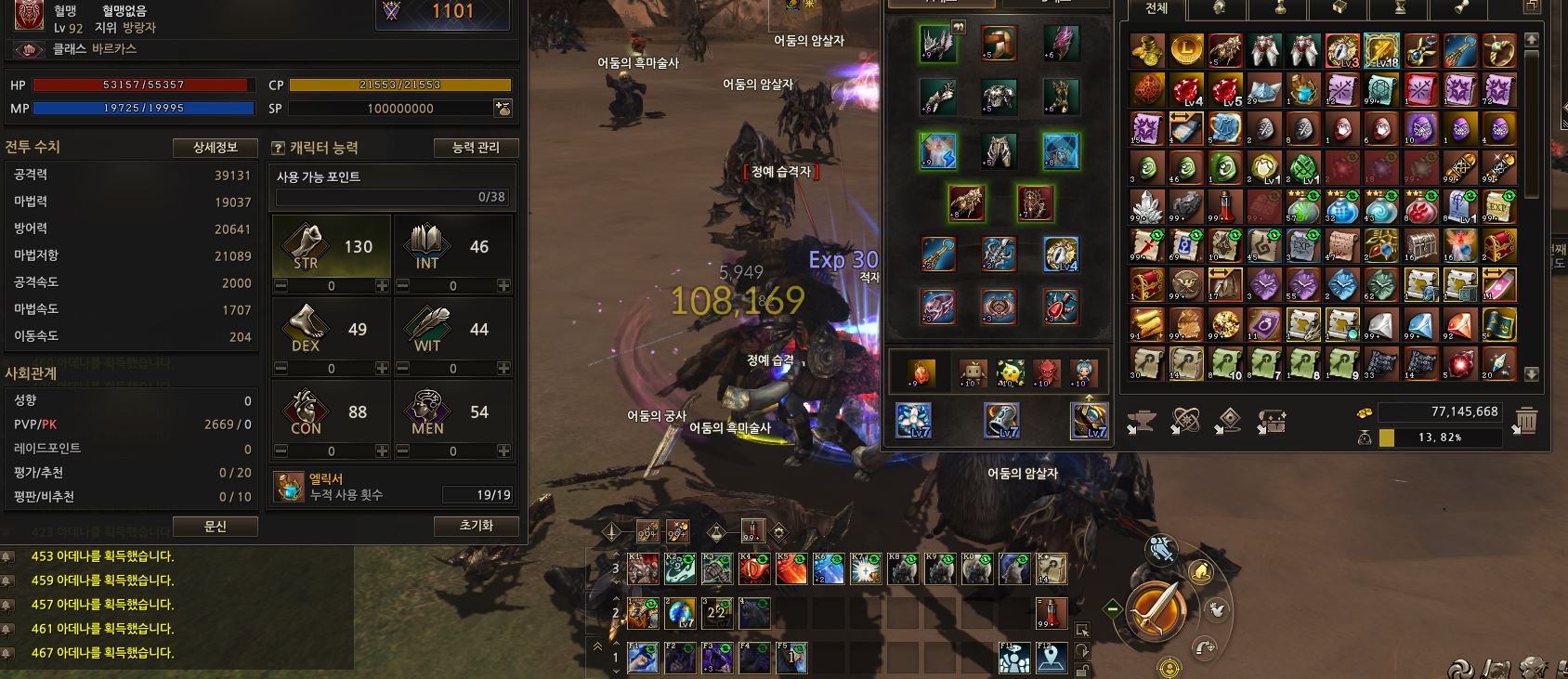Select the equipped Lv4 ring slot
Viewport: 1568px width, 679px height.
tap(1060, 254)
